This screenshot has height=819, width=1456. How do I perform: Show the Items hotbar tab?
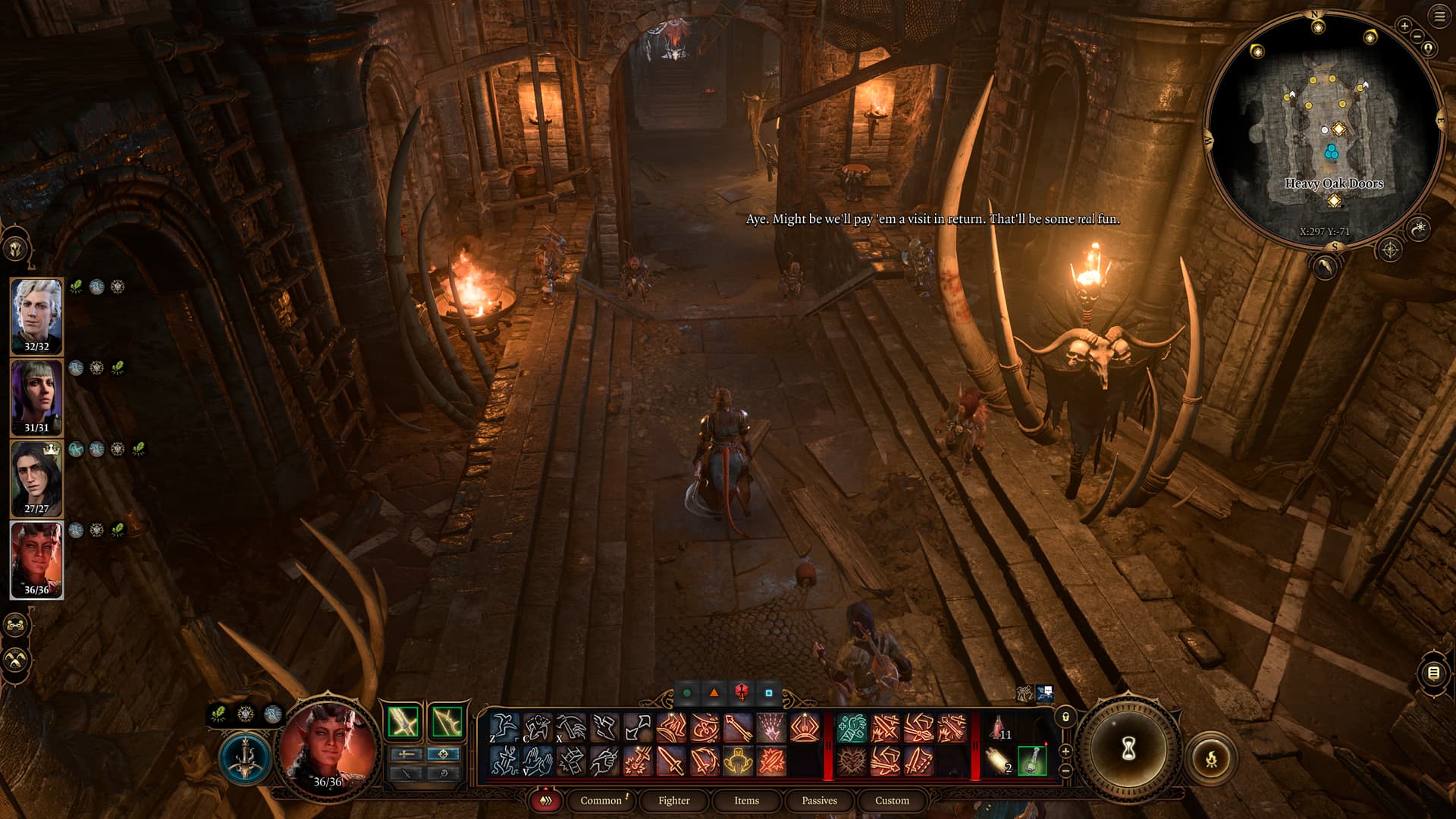click(746, 800)
